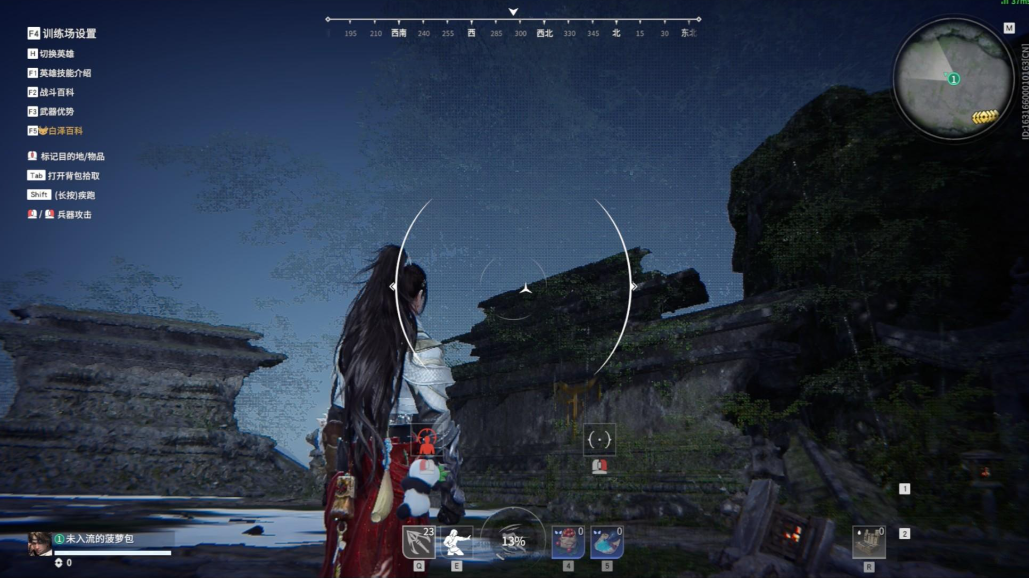
Task: Click the bracketed focus reticle icon
Action: pos(599,439)
